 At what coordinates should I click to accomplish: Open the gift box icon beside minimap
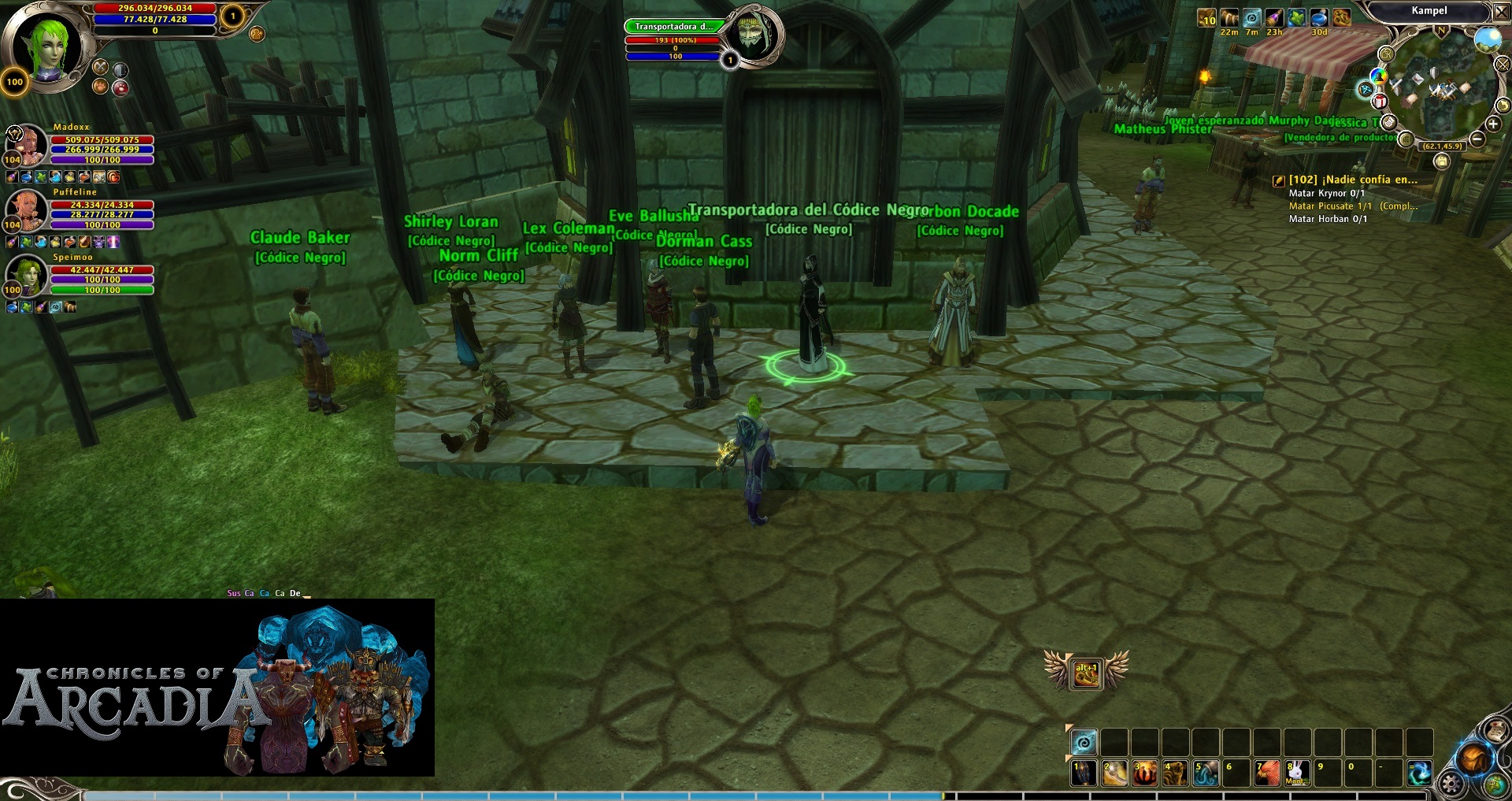(x=1380, y=101)
